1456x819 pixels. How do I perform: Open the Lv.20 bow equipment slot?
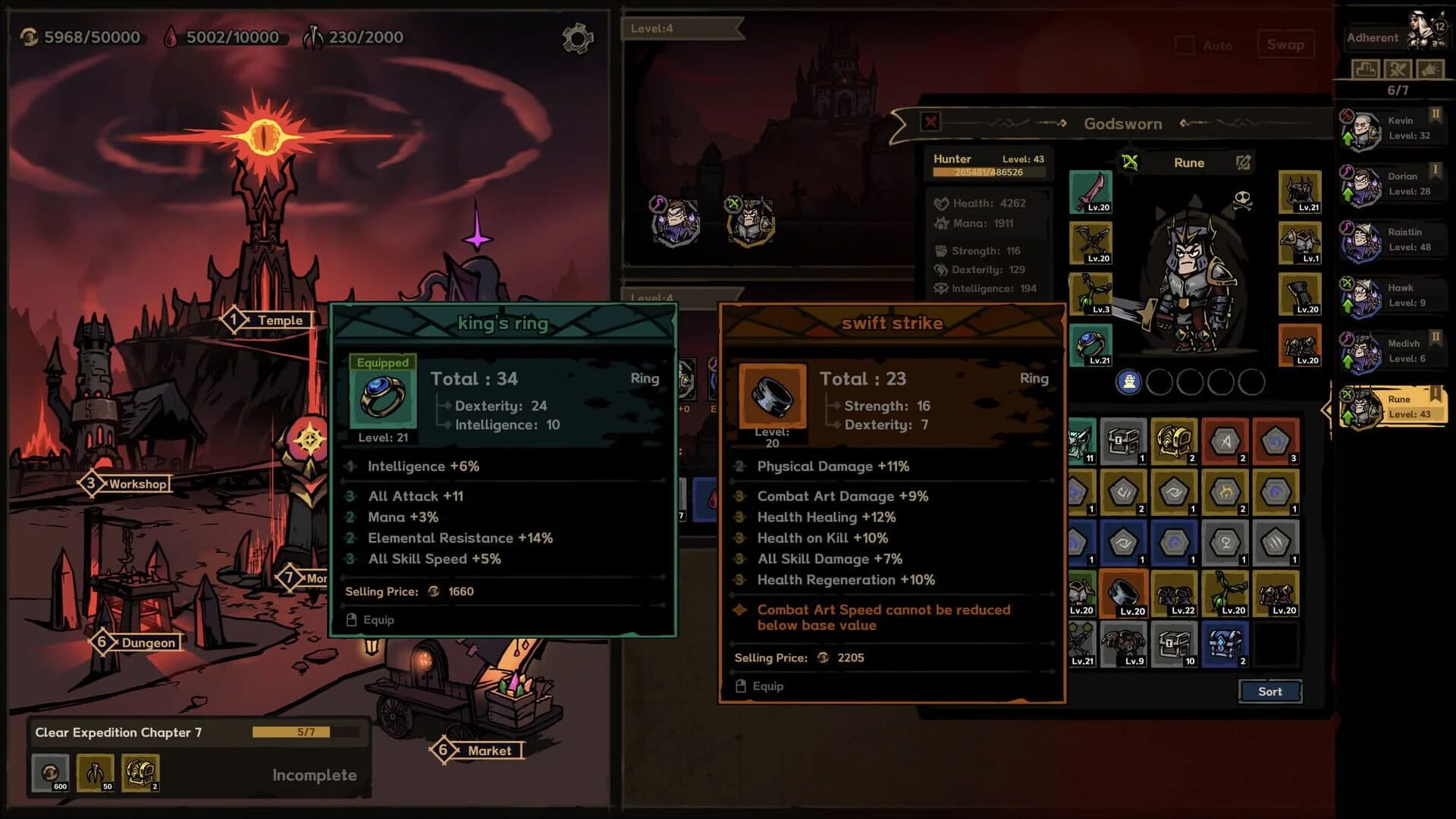pyautogui.click(x=1090, y=243)
